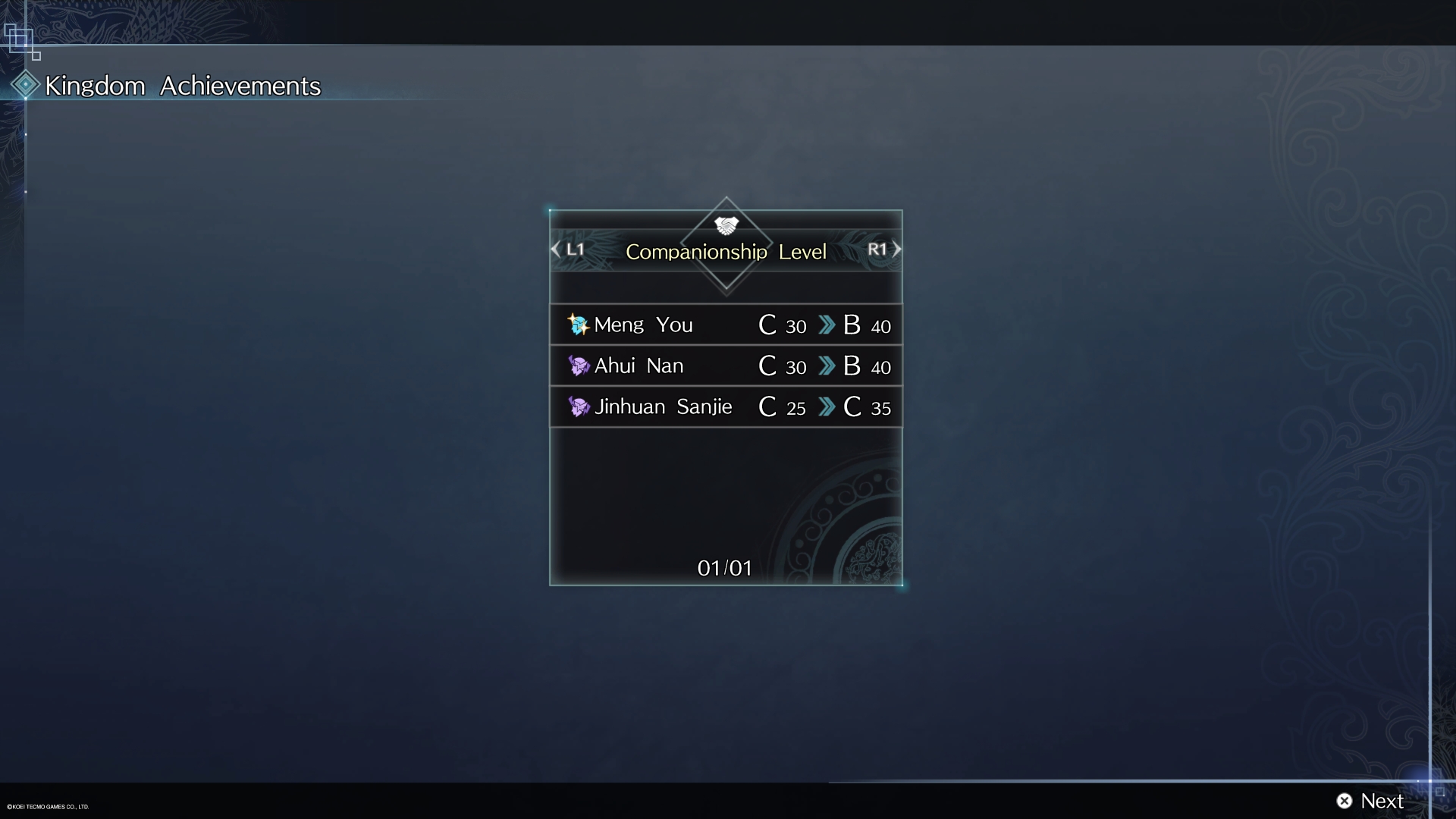Screen dimensions: 1456x819
Task: Choose the Jinhuan Sanjie companionship row
Action: [x=726, y=407]
